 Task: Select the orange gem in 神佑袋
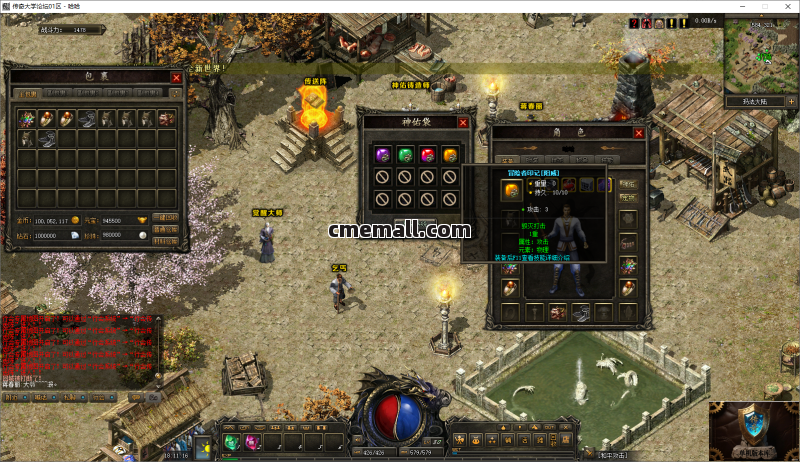click(451, 154)
